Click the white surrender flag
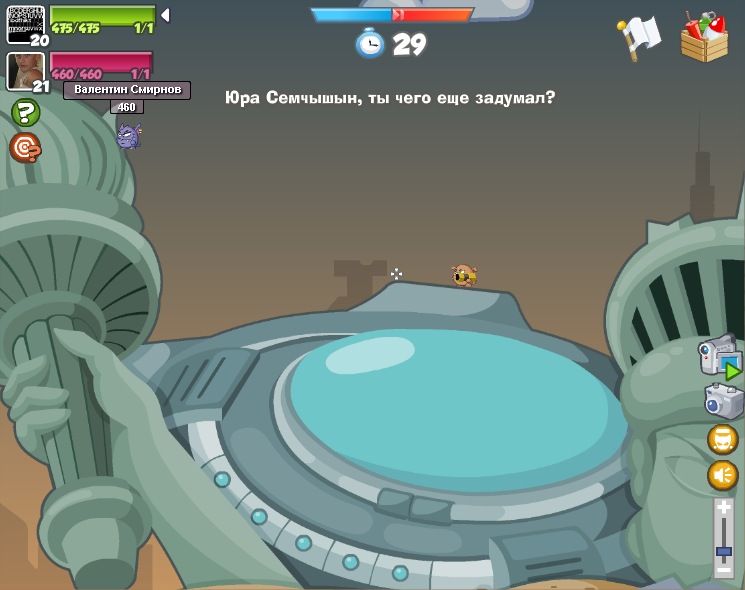Viewport: 745px width, 590px height. [x=640, y=36]
